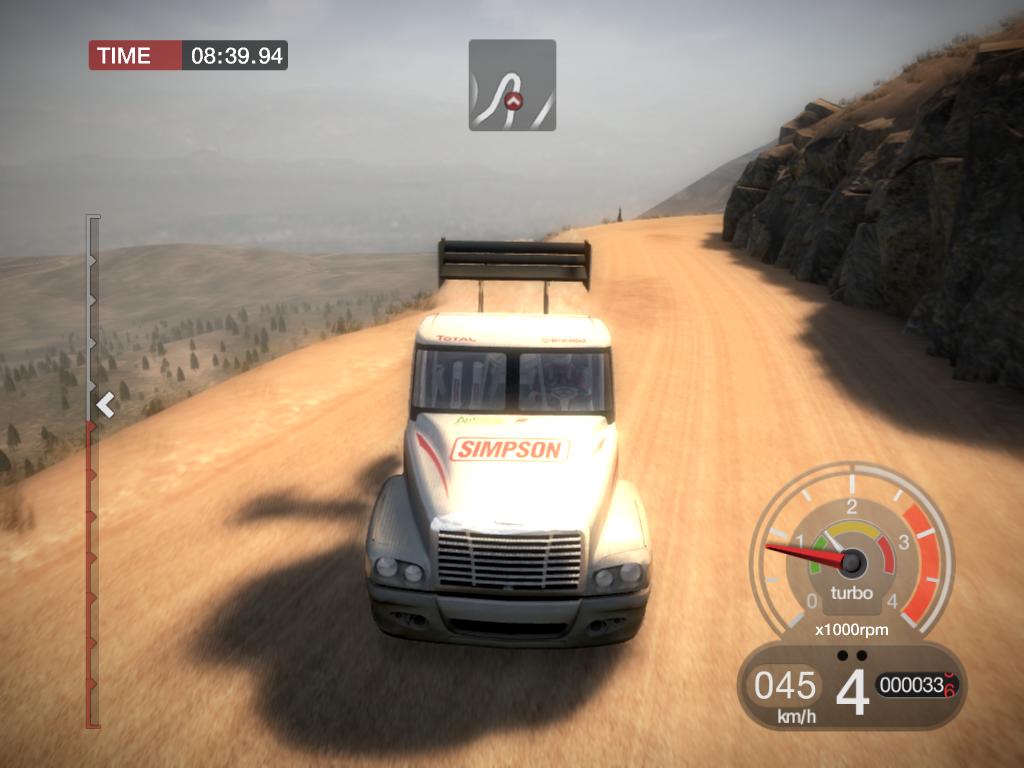Click the track corner minimap

[512, 85]
